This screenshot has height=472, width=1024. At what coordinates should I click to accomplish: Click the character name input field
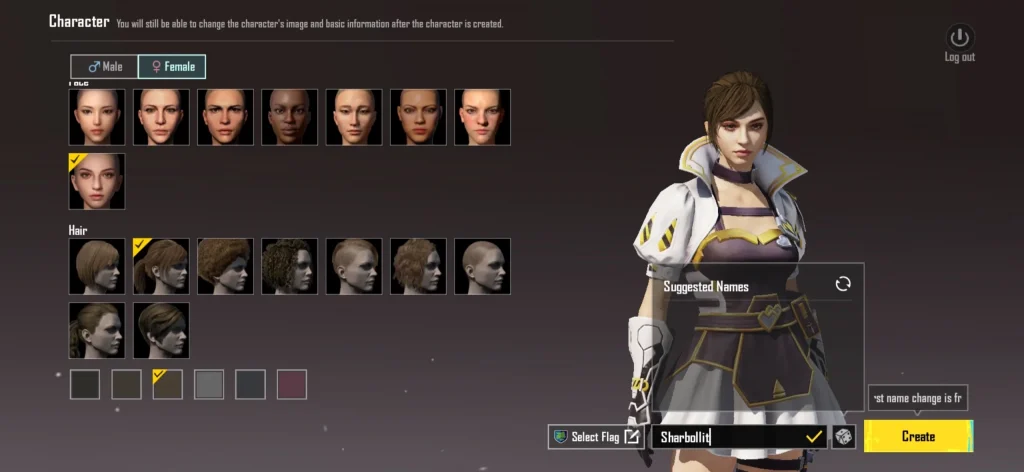point(730,437)
